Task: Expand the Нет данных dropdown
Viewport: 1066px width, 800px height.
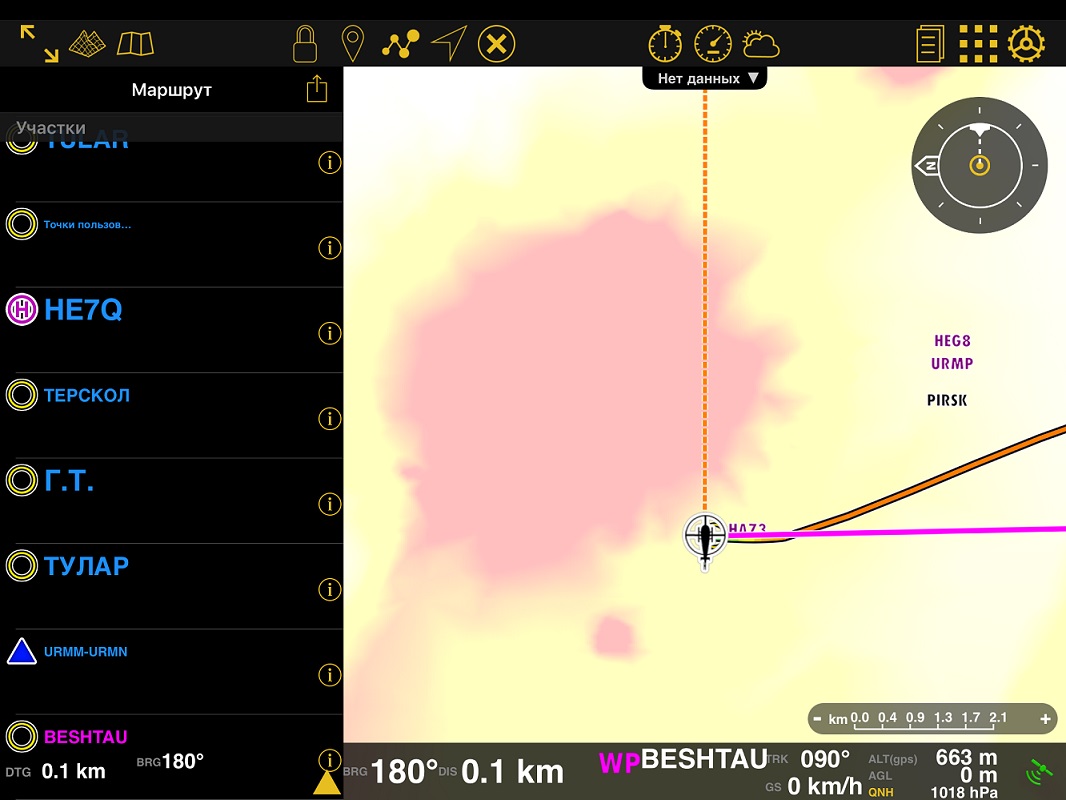Action: click(705, 78)
